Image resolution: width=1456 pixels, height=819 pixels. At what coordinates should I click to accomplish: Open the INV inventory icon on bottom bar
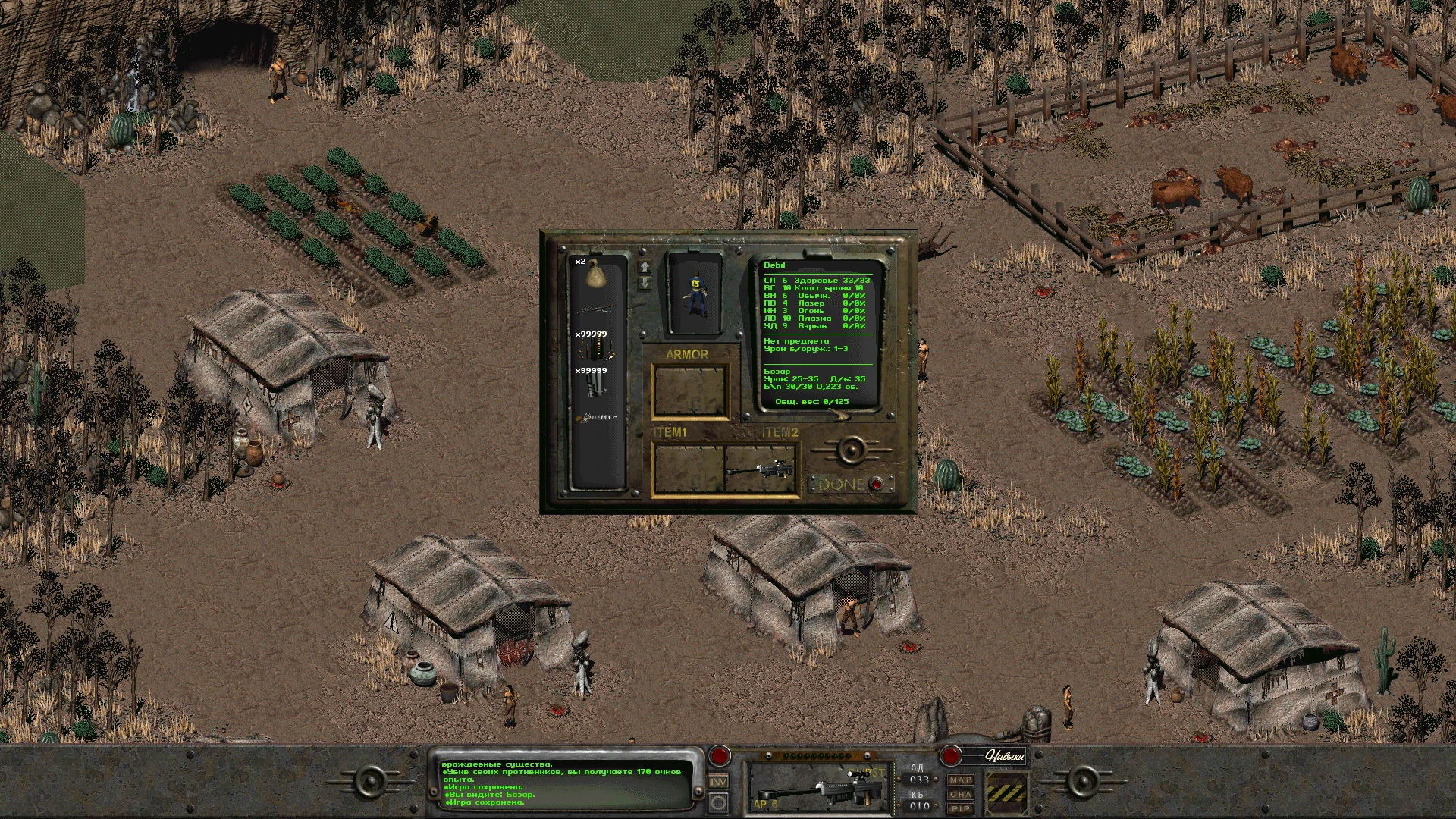(x=719, y=783)
